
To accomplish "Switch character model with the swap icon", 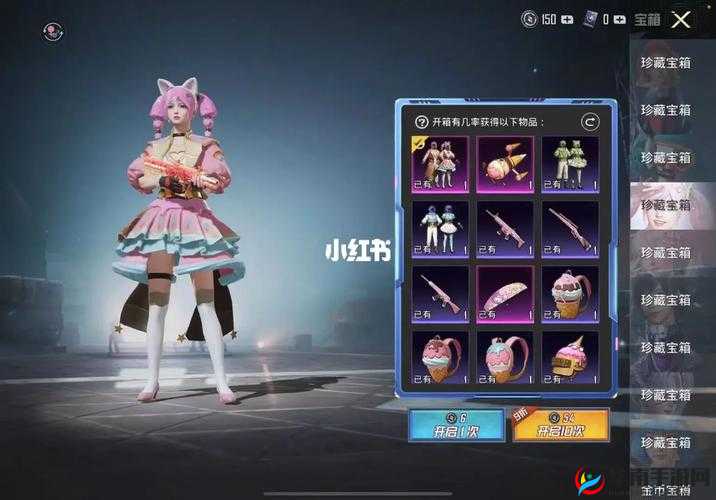I will tap(53, 31).
